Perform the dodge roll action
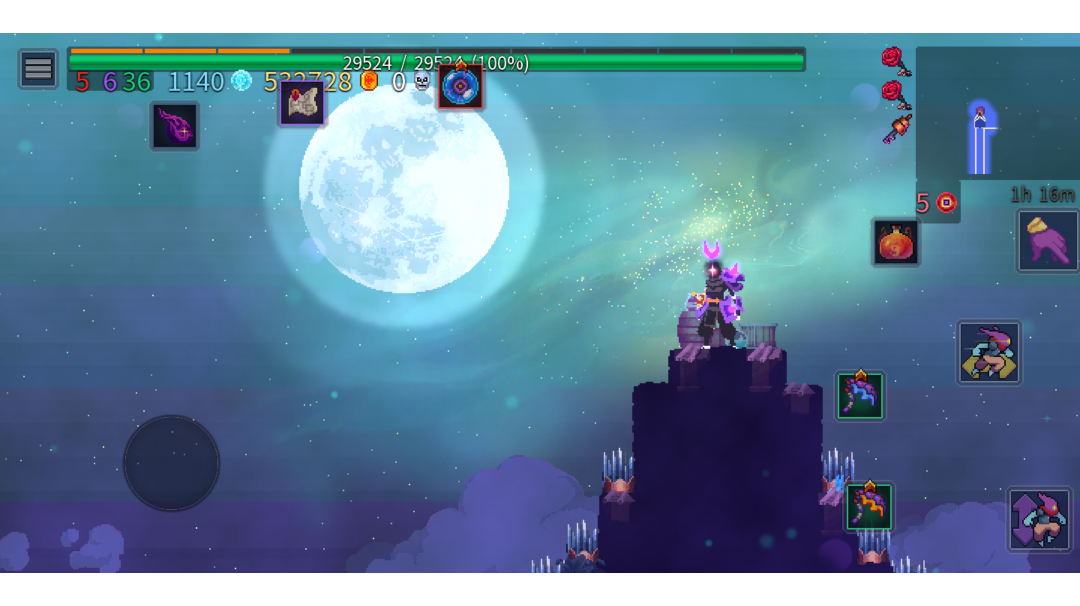Viewport: 1080px width, 606px height. 989,352
